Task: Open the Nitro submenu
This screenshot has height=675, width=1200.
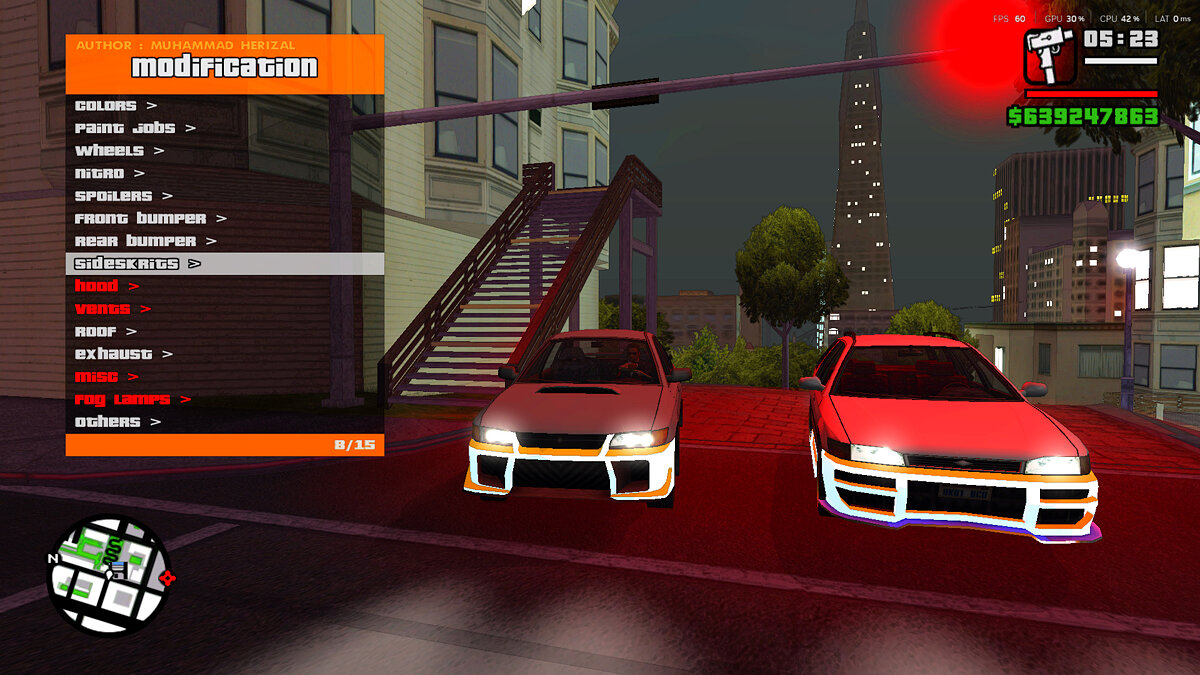Action: [x=109, y=173]
